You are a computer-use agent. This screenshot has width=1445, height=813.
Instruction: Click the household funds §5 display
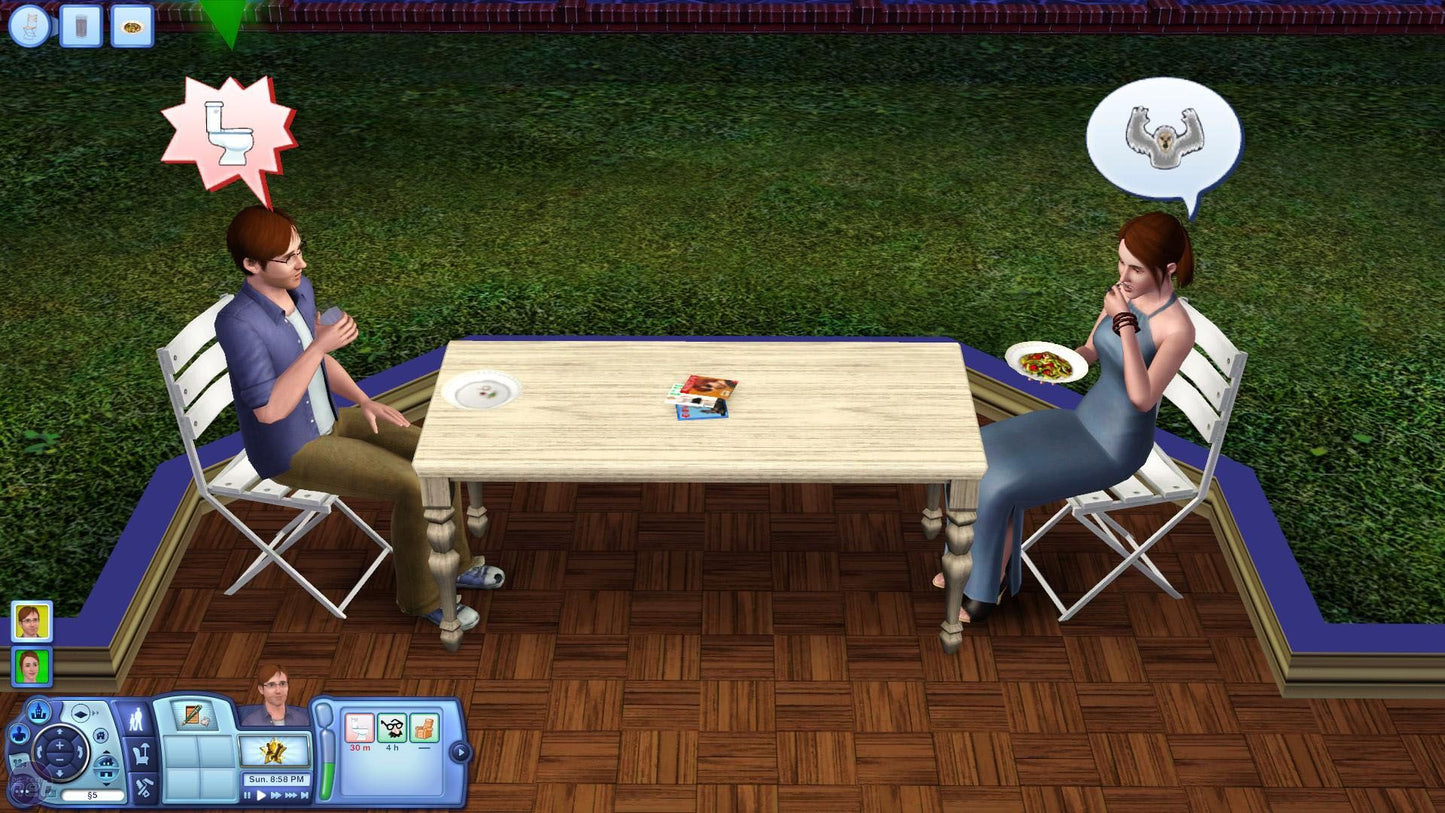[90, 796]
